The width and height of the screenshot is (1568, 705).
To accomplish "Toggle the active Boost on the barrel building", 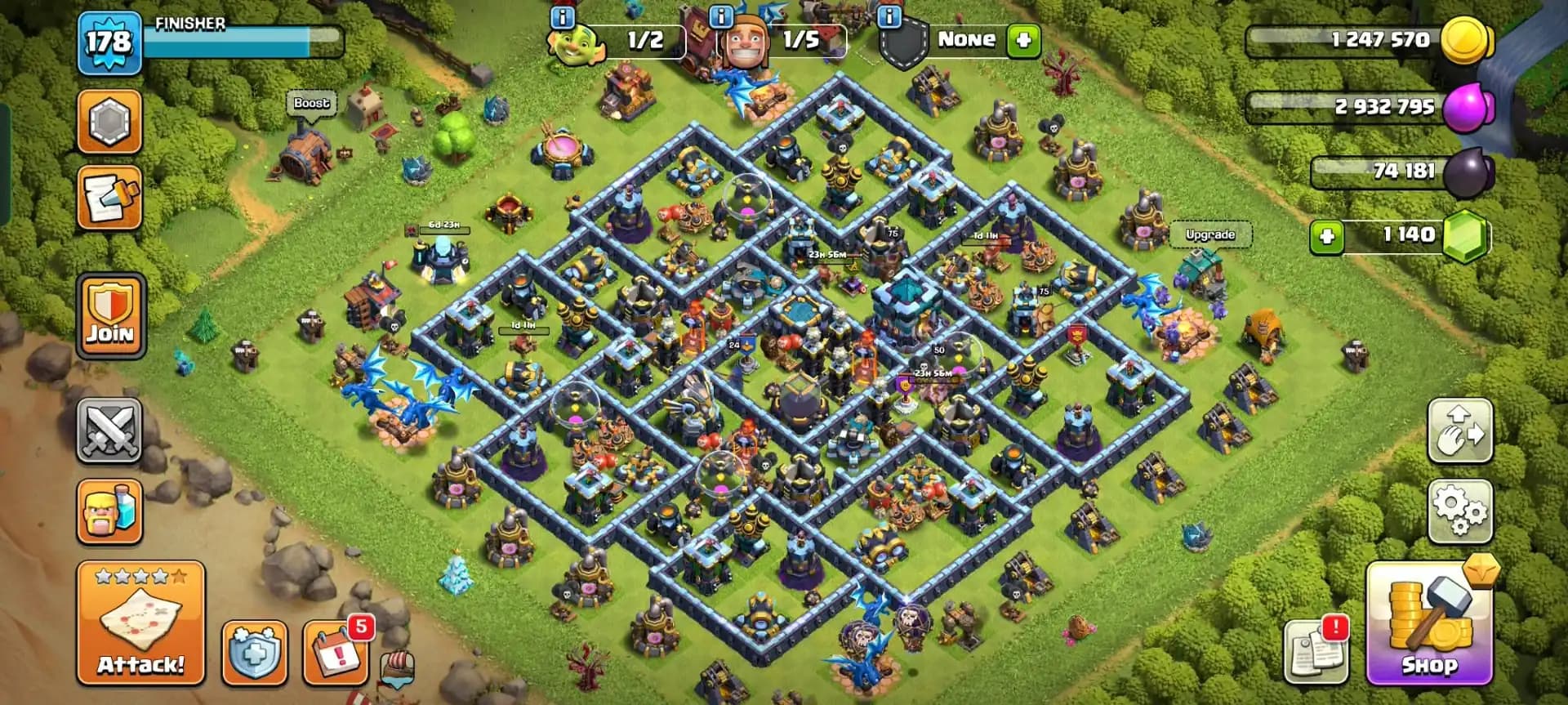I will pyautogui.click(x=311, y=103).
